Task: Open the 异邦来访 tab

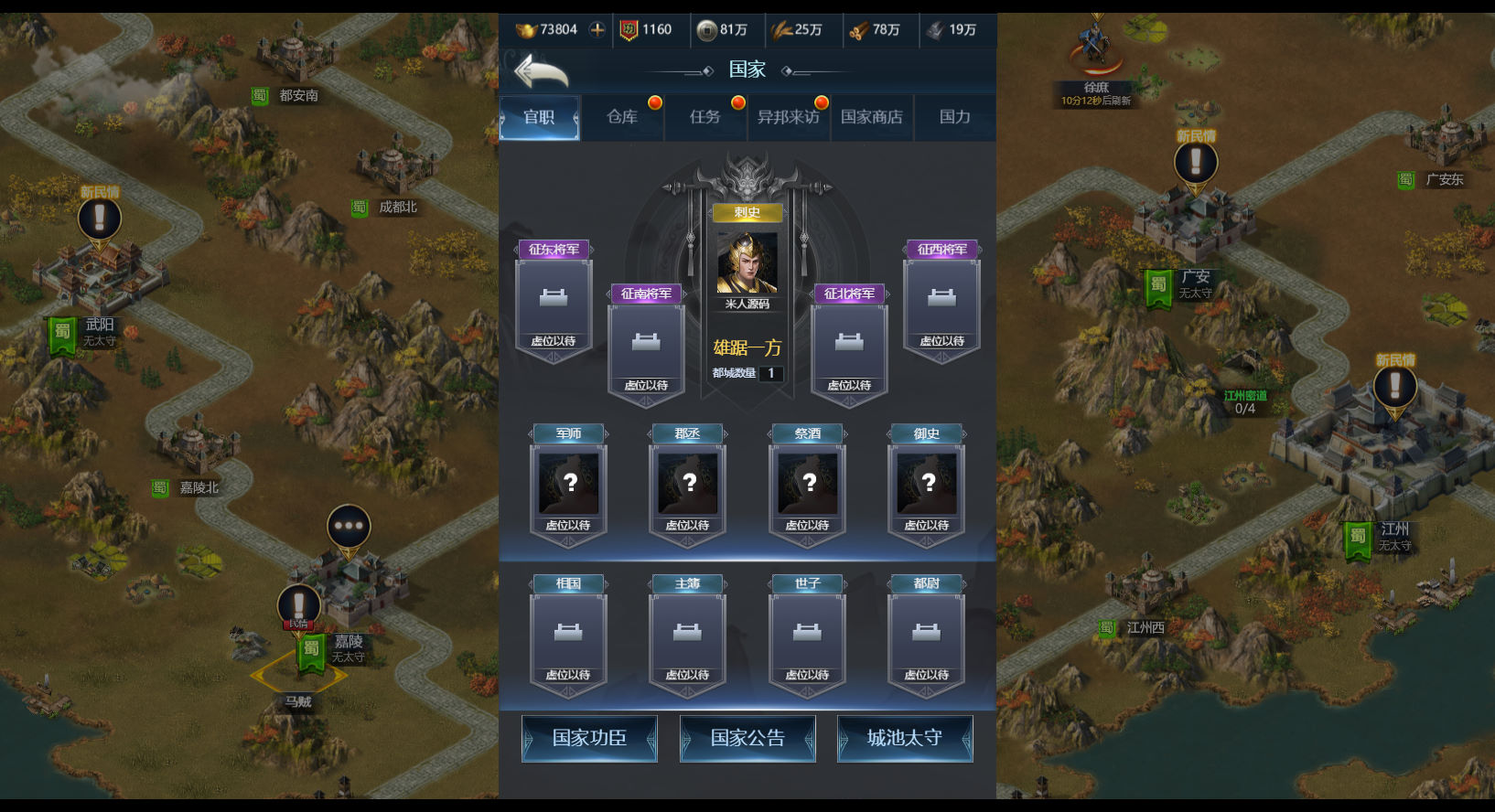Action: click(788, 117)
